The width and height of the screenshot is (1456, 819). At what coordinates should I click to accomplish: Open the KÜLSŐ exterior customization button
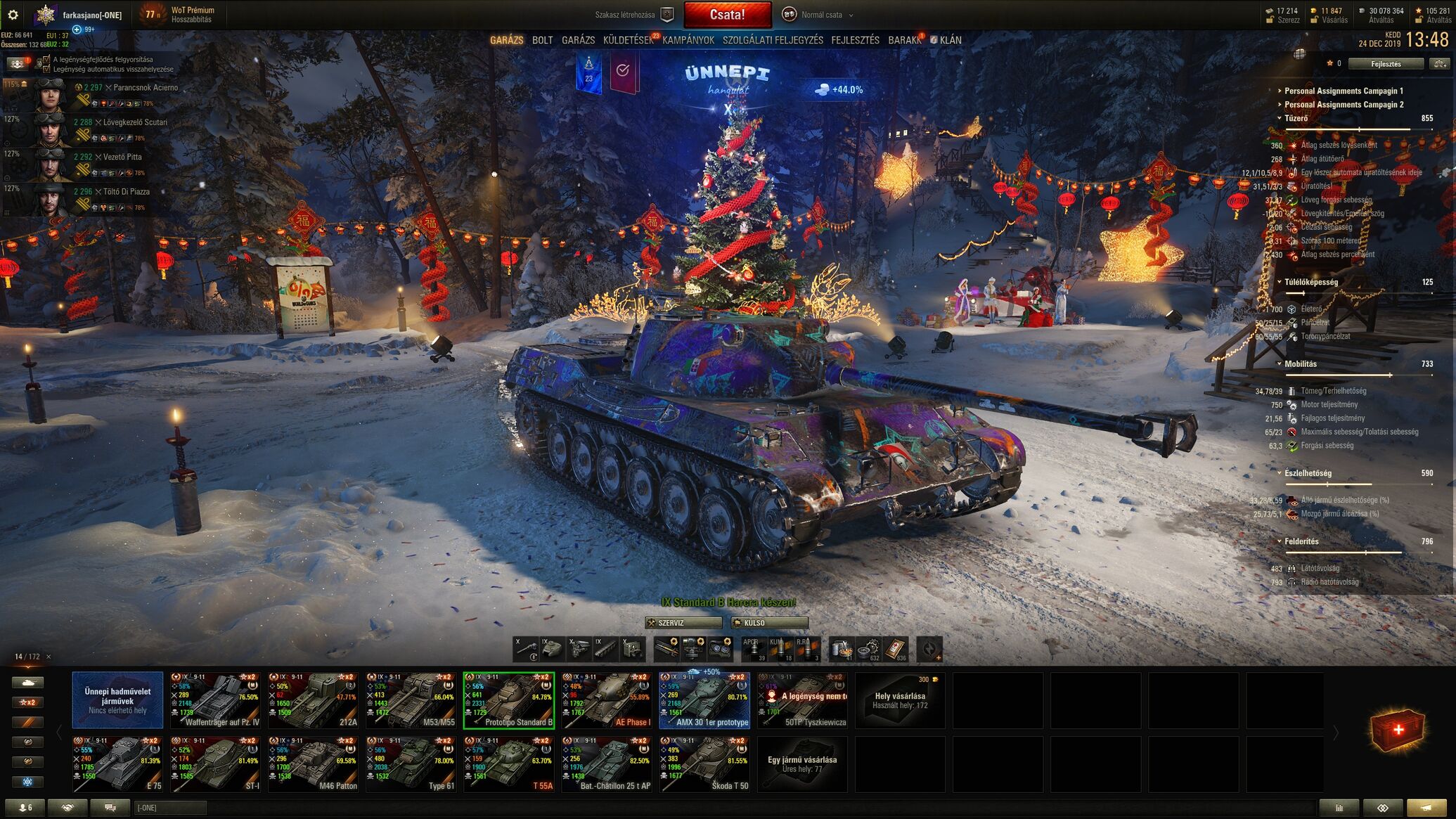pyautogui.click(x=769, y=623)
